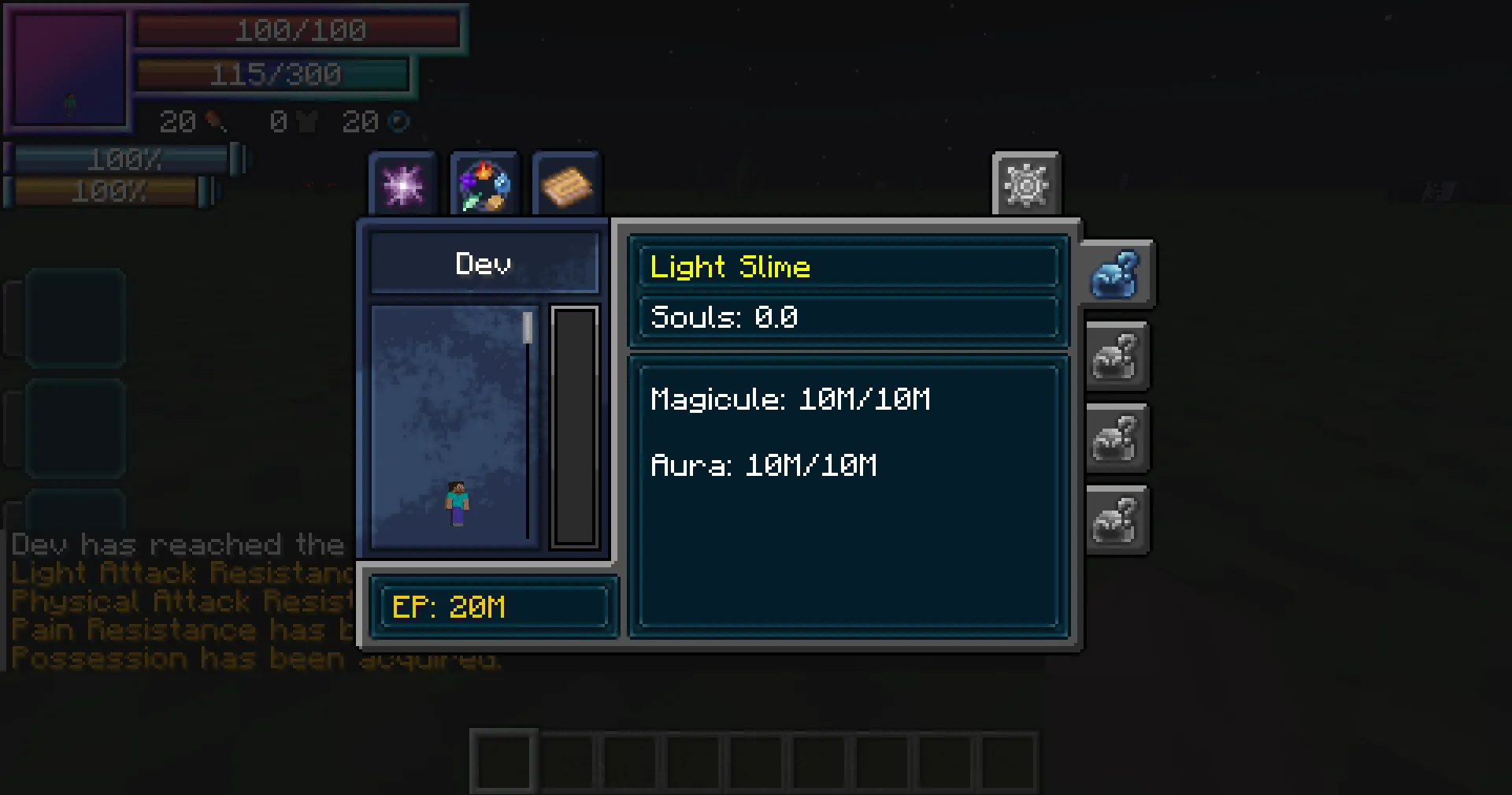Open the wooden plank tab
Screen dimensions: 1512x795
pos(566,186)
